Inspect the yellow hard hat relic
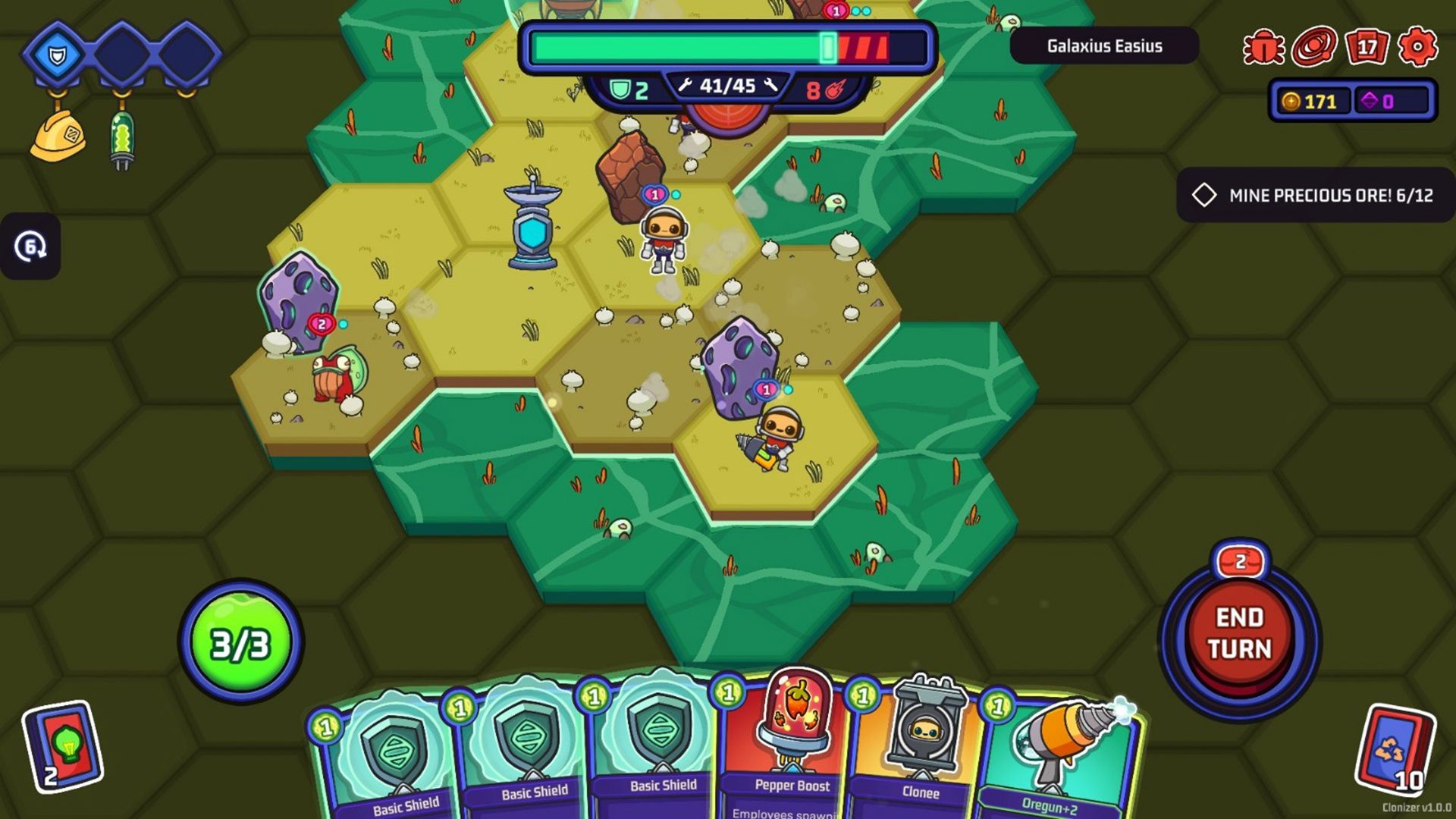The height and width of the screenshot is (819, 1456). (x=58, y=136)
